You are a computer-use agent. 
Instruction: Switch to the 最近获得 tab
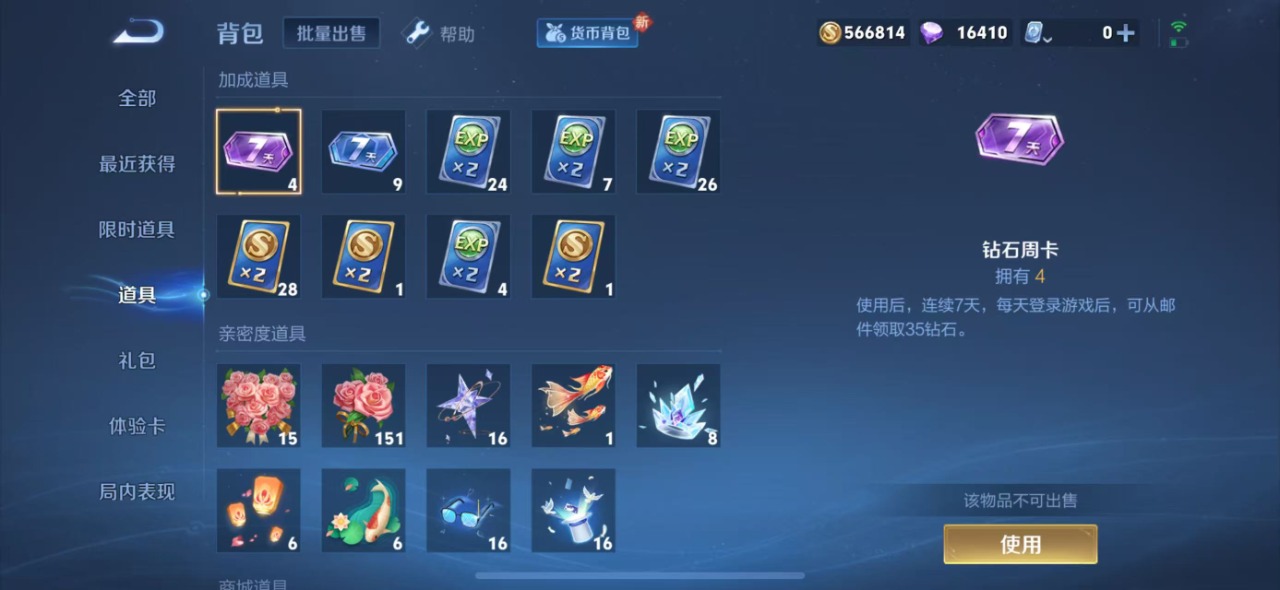(x=137, y=164)
